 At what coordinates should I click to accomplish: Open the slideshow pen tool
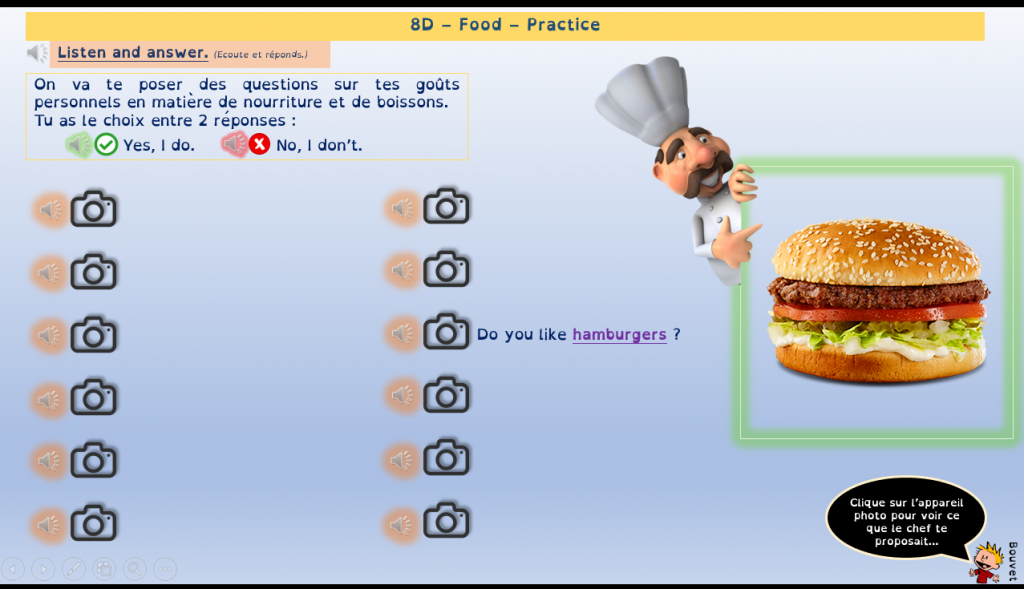pos(74,569)
